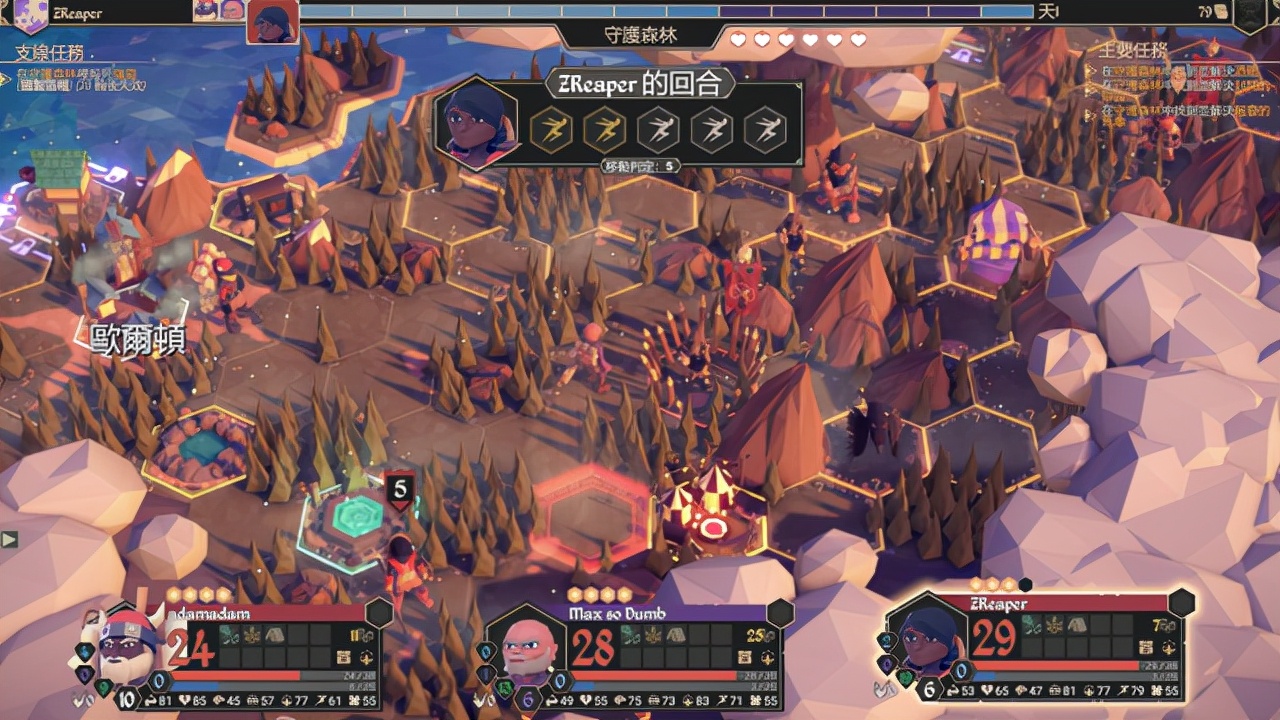Click ZReaper's portrait on the top timeline
The image size is (1280, 720).
272,22
